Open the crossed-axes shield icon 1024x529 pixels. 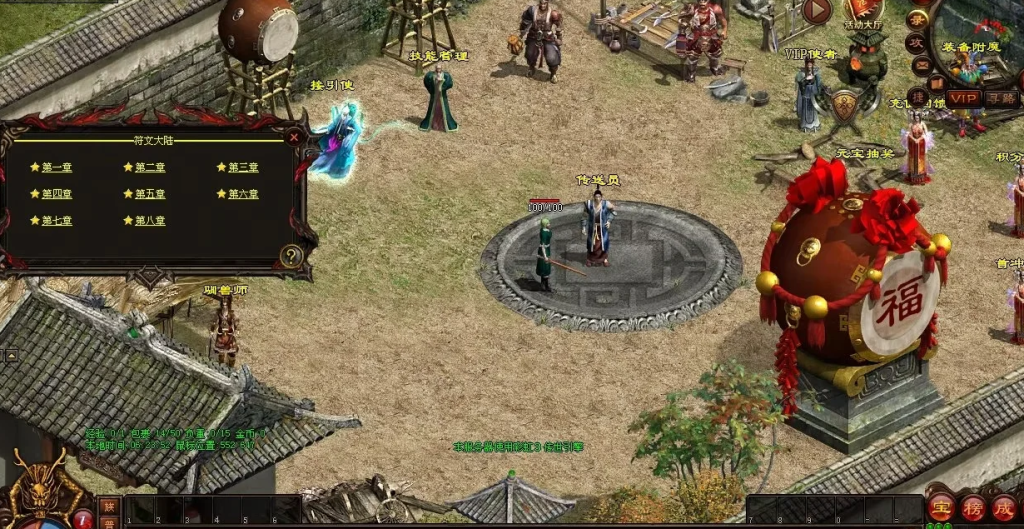click(x=845, y=103)
